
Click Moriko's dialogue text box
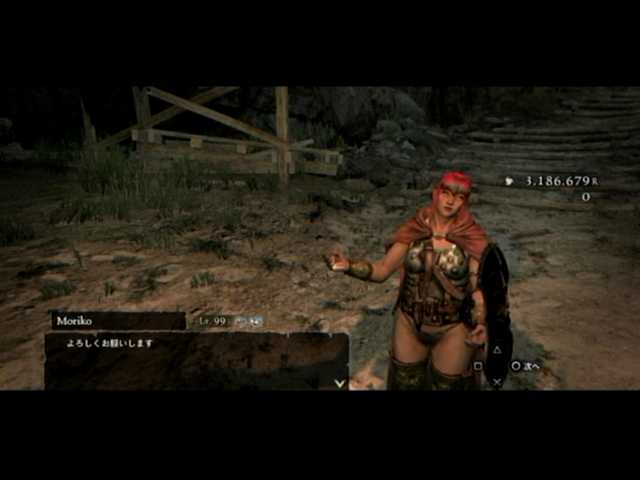click(x=195, y=361)
